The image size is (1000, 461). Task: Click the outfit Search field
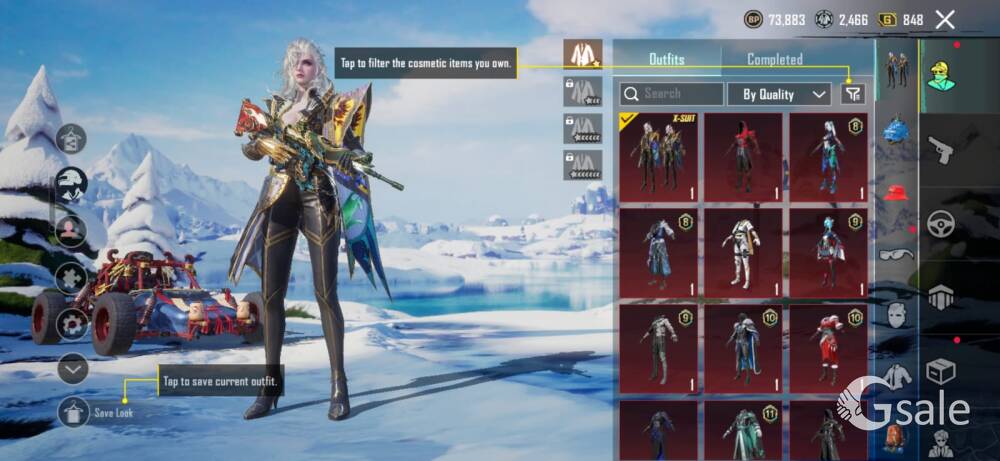click(672, 94)
